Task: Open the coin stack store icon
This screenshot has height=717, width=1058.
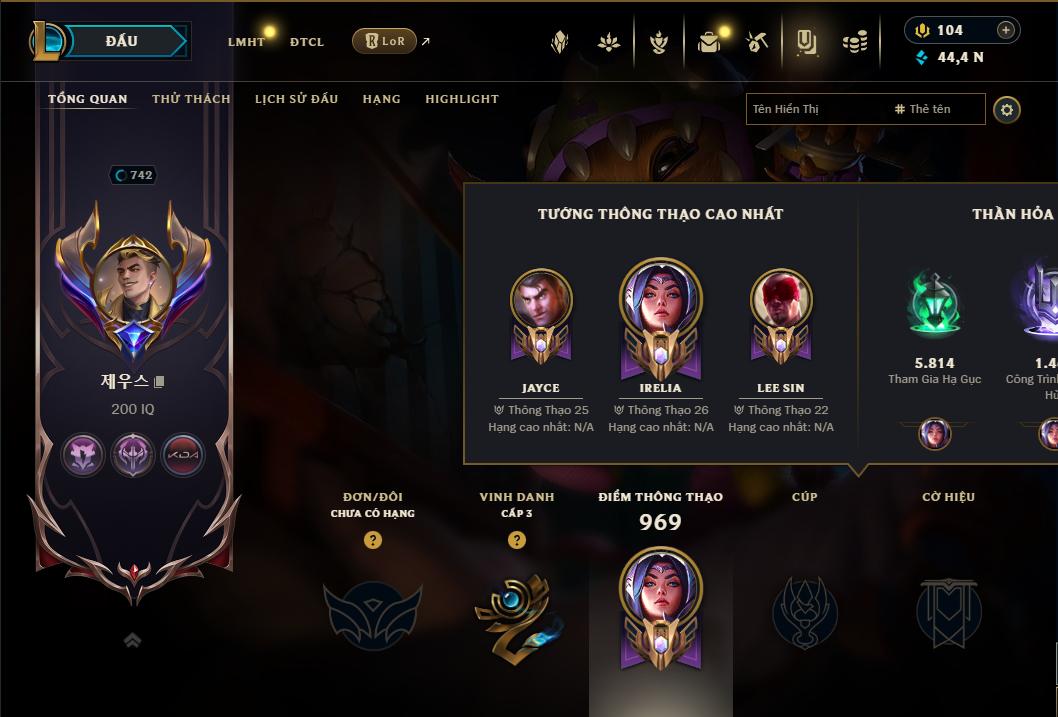Action: pyautogui.click(x=854, y=42)
